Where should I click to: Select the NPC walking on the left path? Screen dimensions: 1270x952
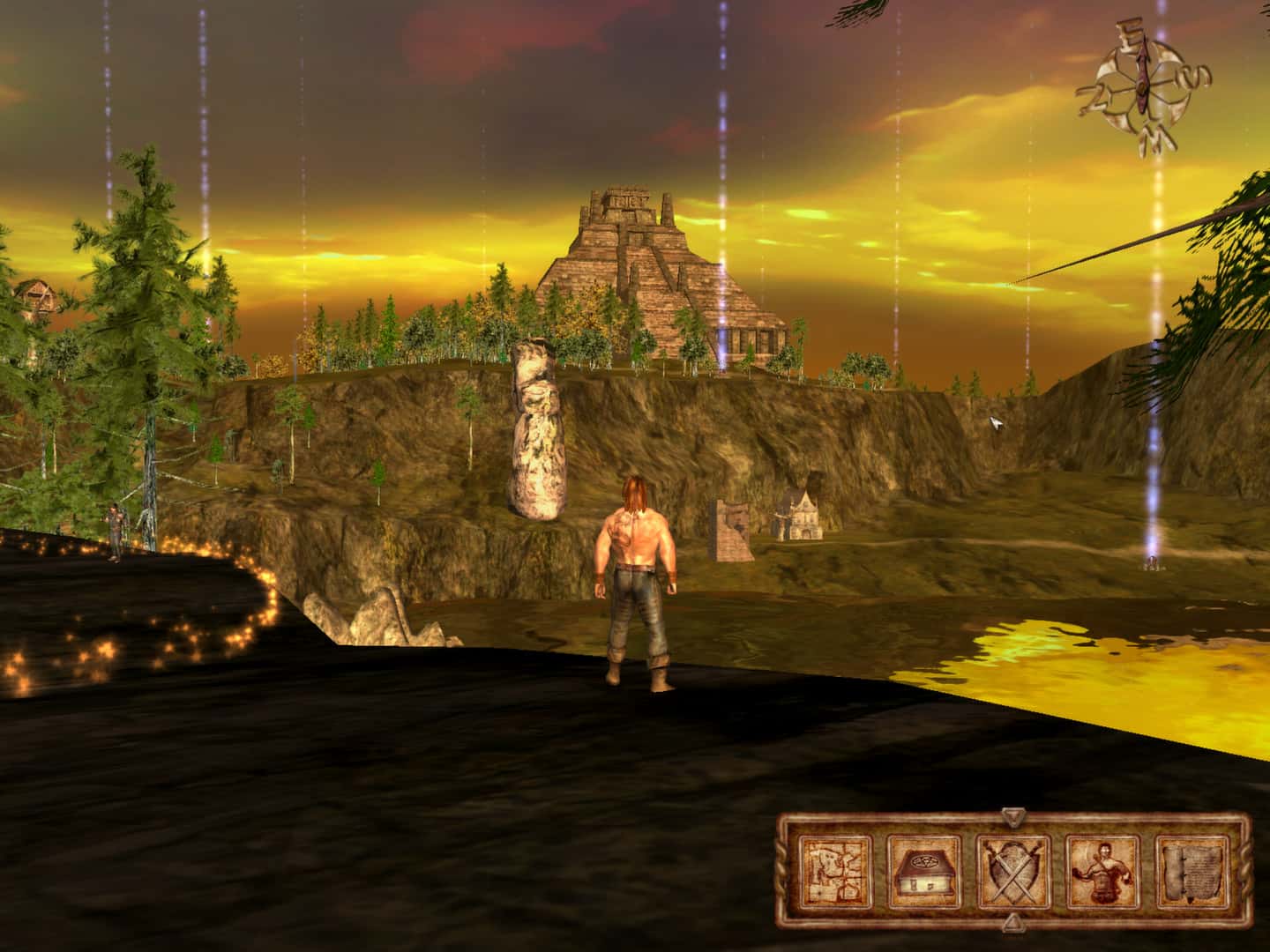click(115, 529)
